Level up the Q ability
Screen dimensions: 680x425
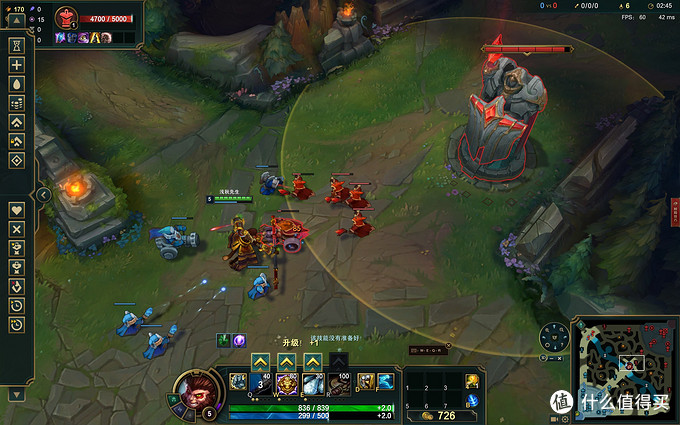261,361
